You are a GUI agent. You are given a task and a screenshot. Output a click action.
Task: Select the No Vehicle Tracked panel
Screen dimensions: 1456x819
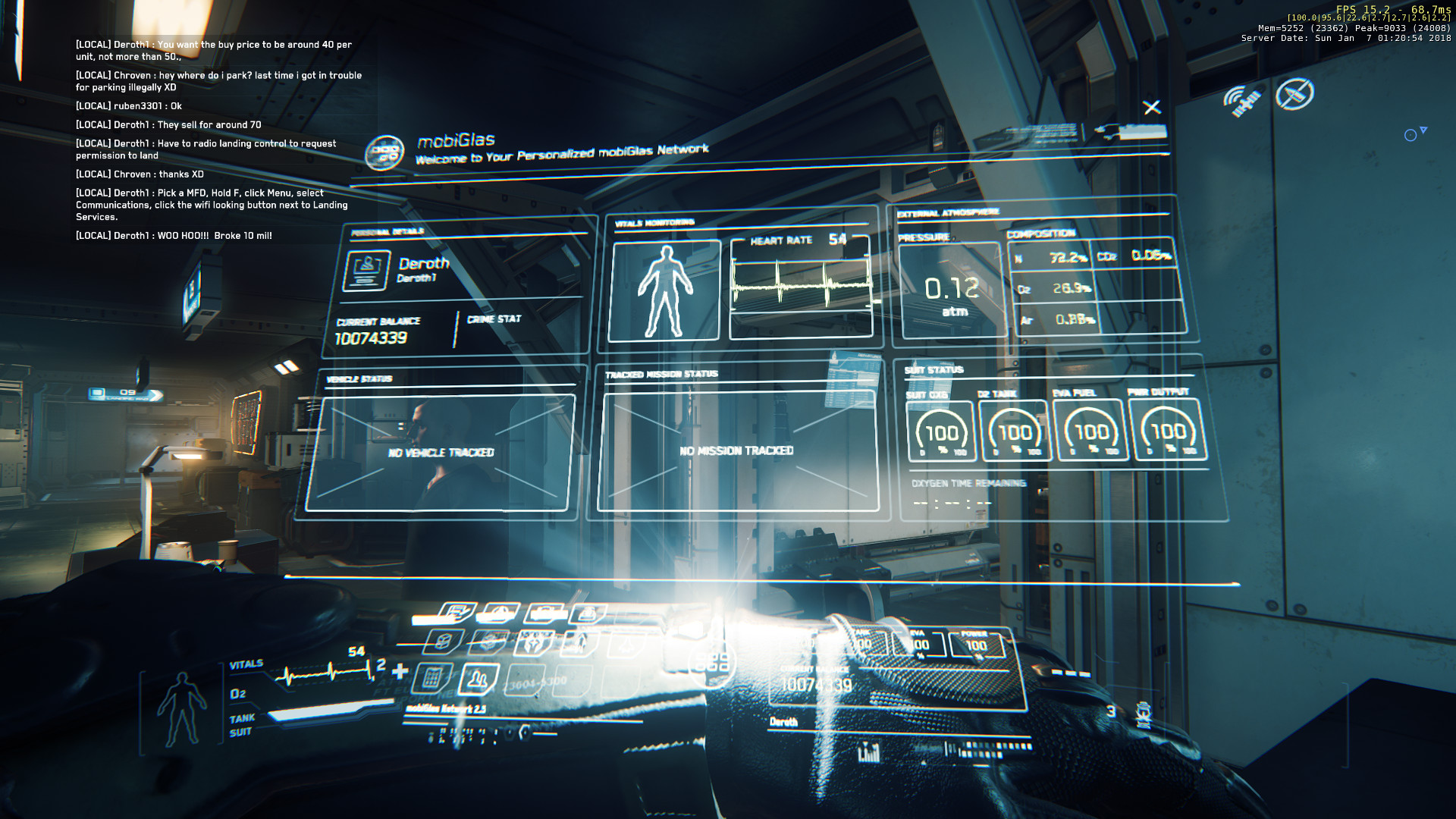pos(441,453)
